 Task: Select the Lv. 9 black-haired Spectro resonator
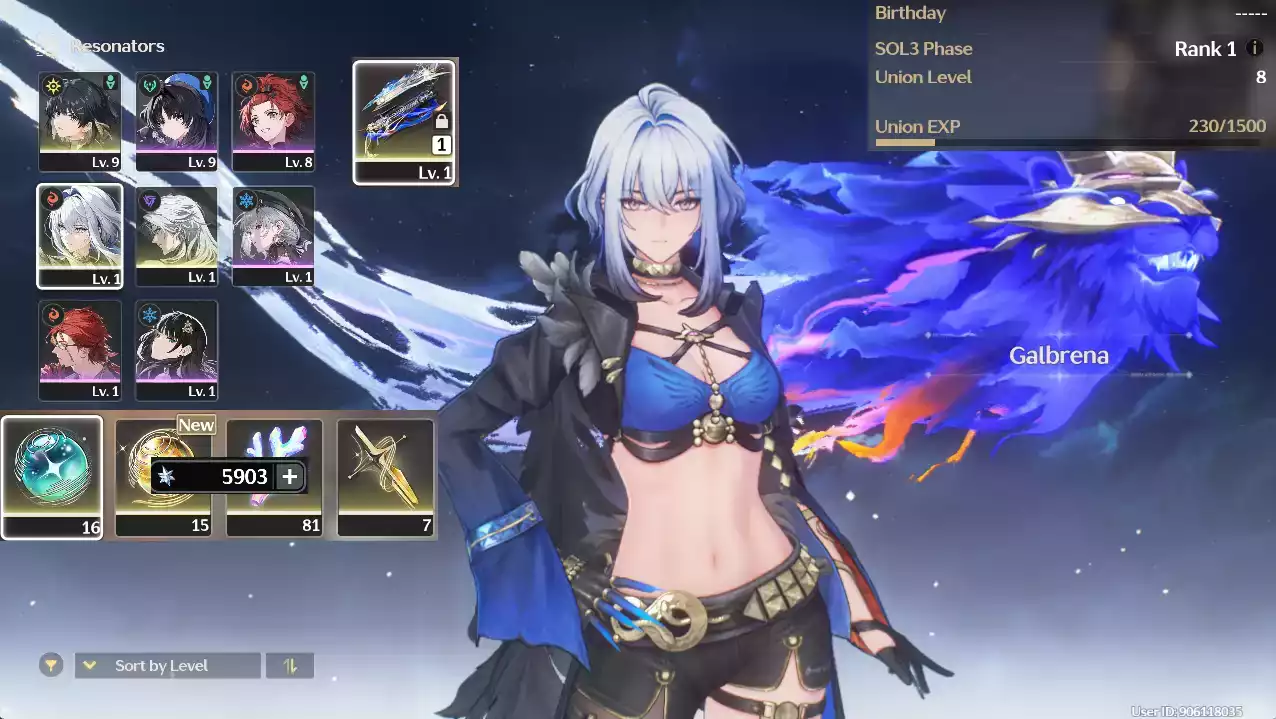click(x=80, y=120)
